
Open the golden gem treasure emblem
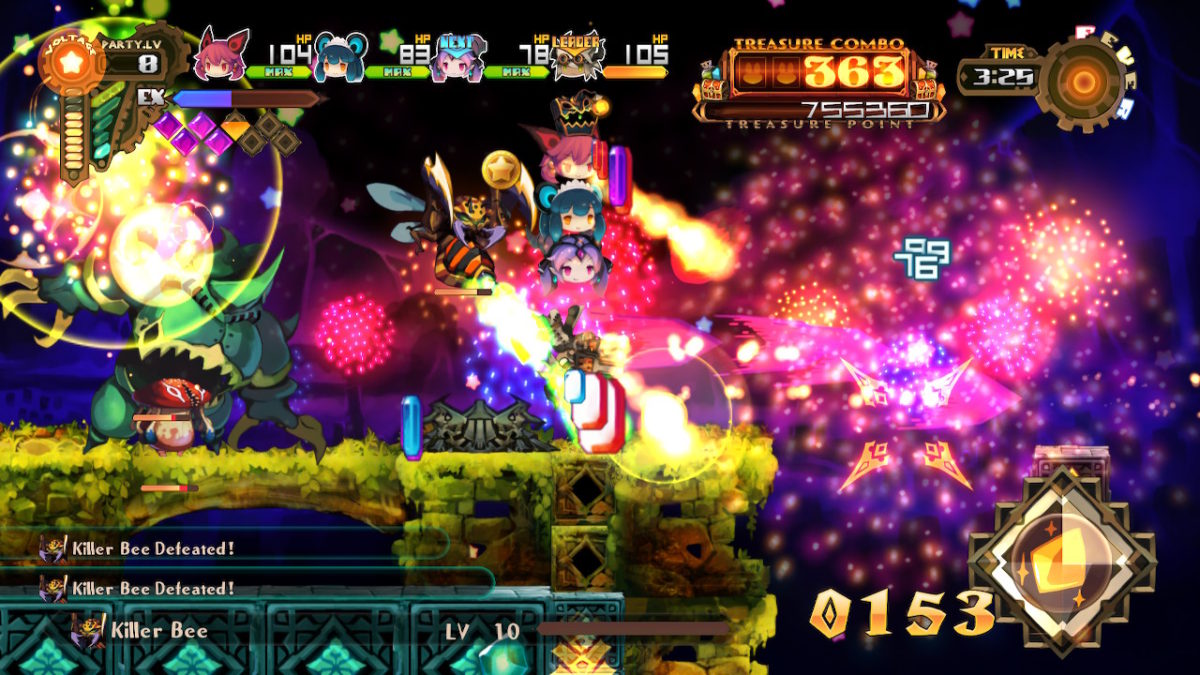coord(1062,560)
